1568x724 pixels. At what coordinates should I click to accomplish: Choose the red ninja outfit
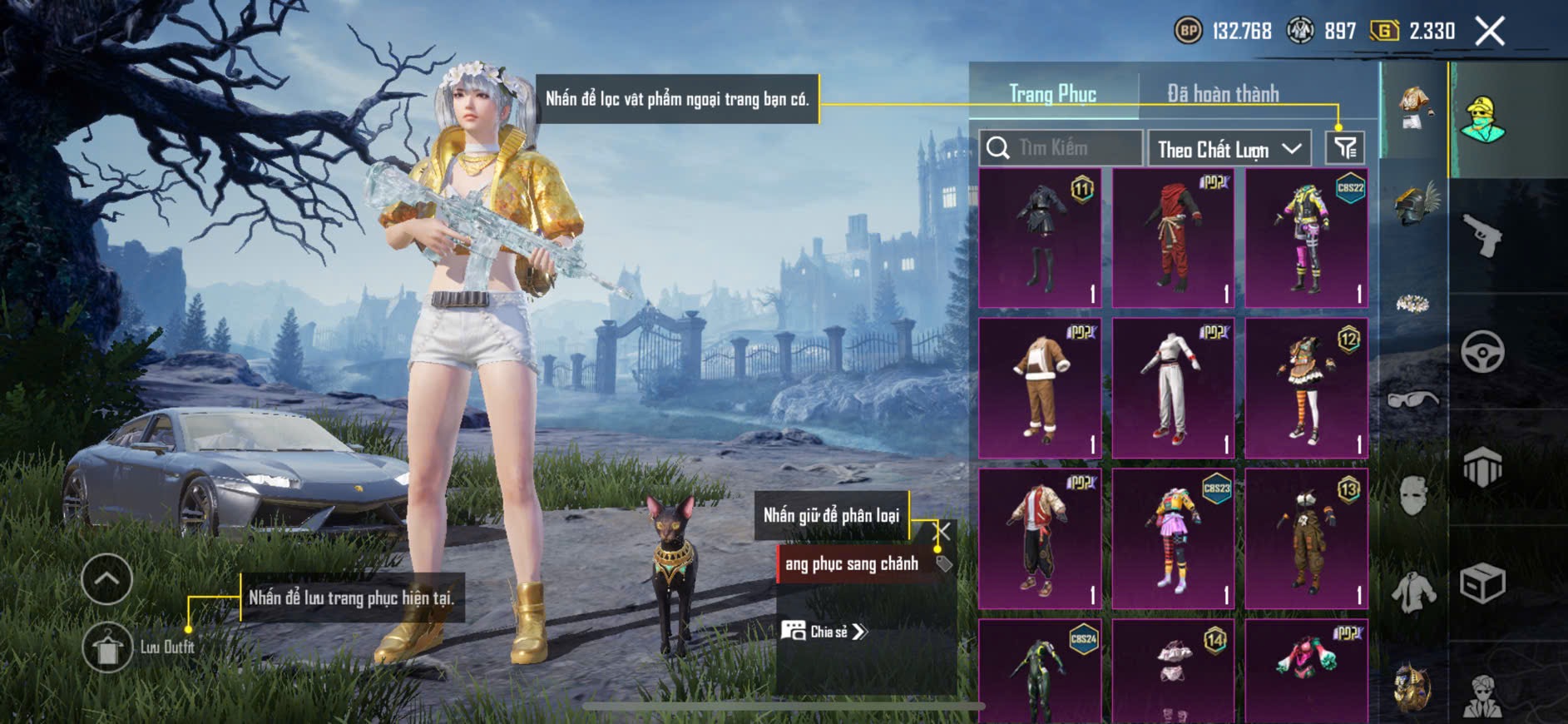pos(1173,238)
